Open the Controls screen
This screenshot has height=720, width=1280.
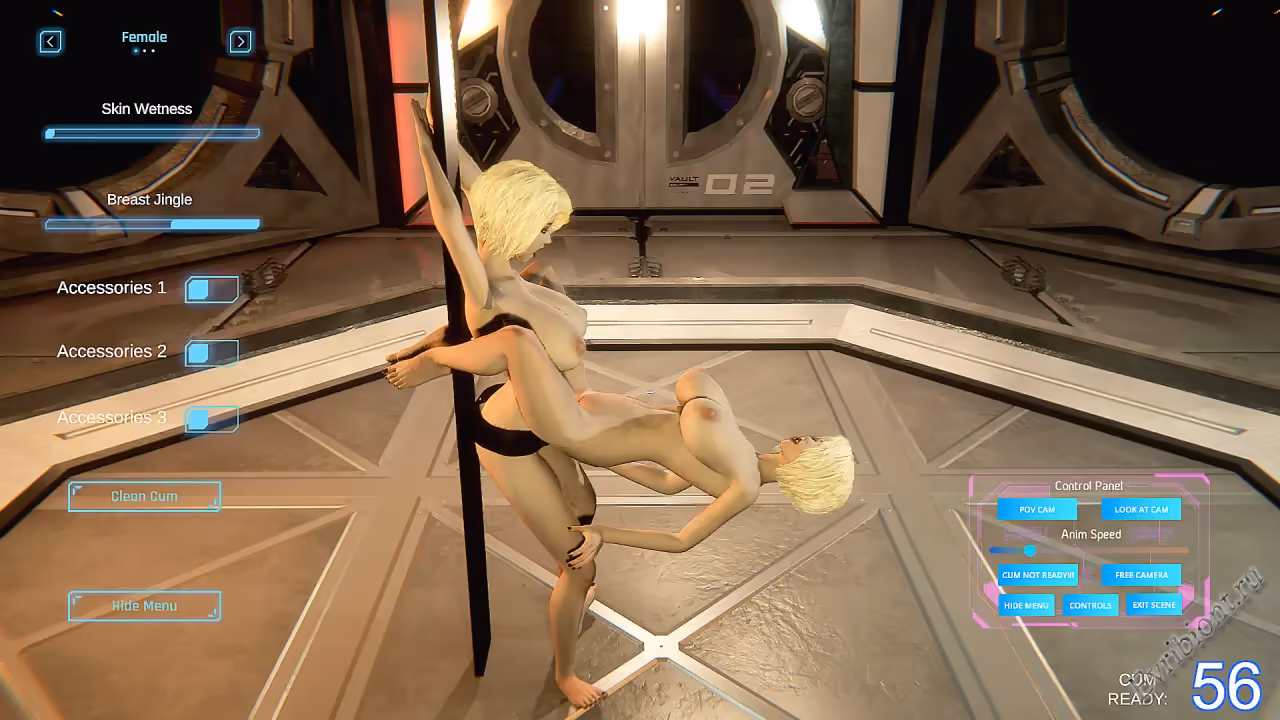pyautogui.click(x=1090, y=605)
